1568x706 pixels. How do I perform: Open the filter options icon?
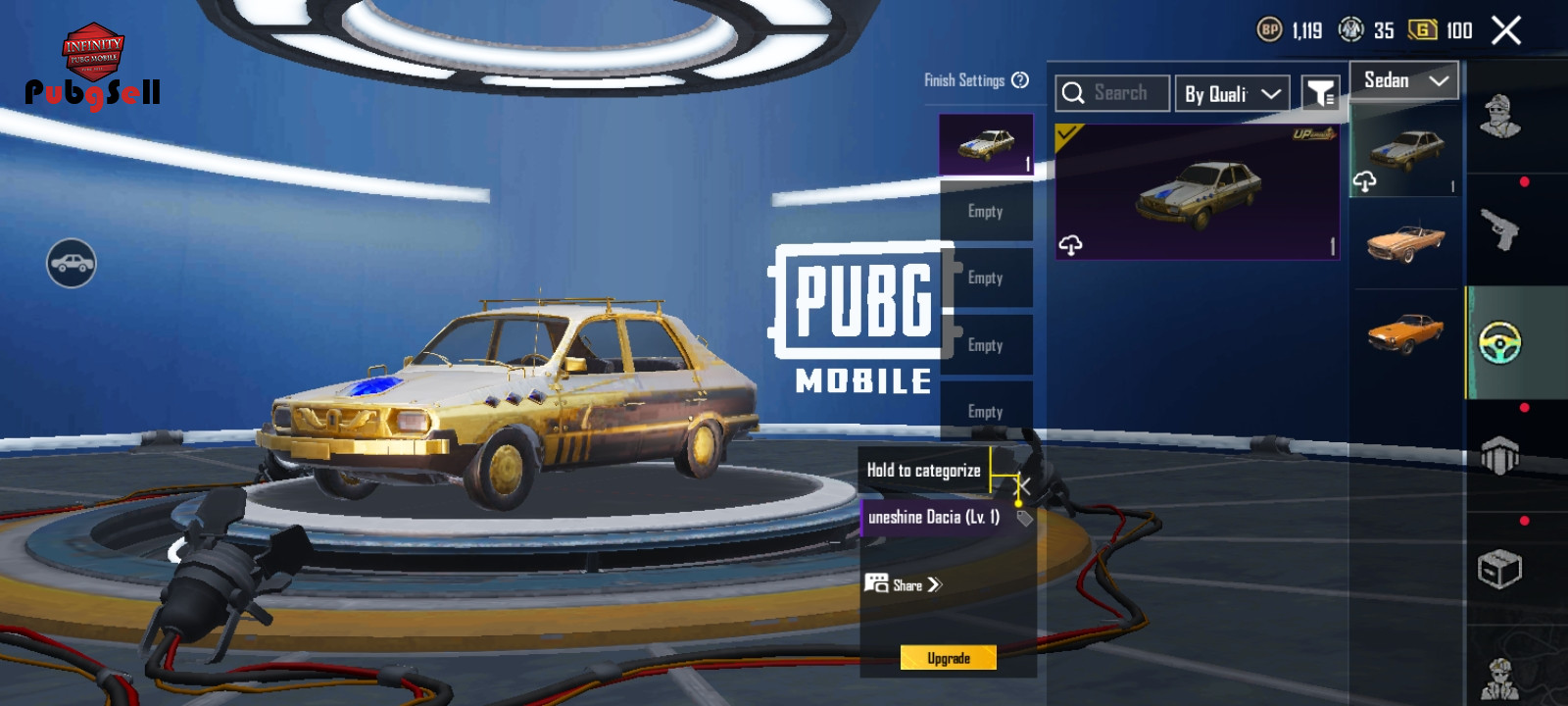(1320, 94)
